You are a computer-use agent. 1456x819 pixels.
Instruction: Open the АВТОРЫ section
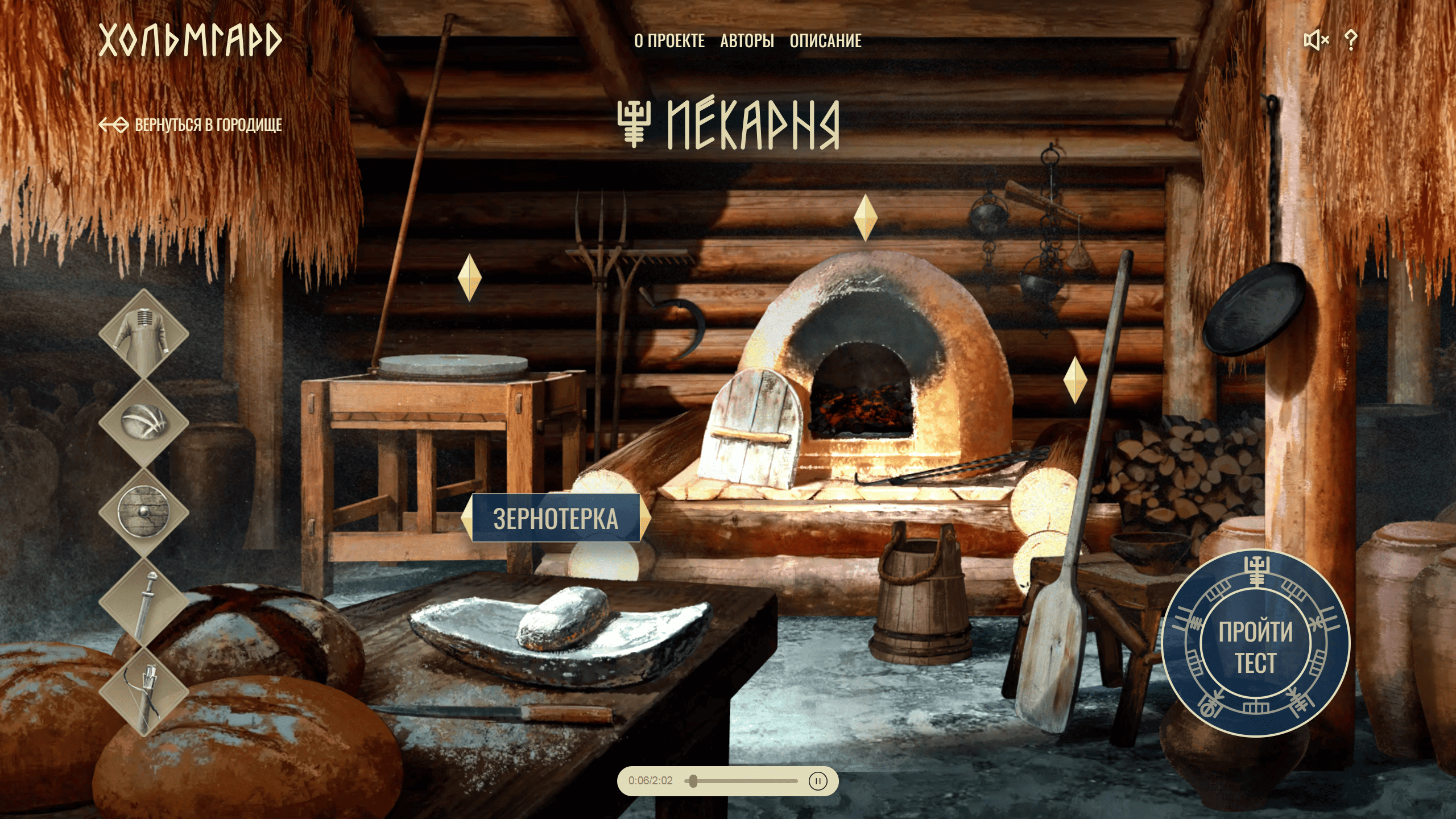pos(747,41)
